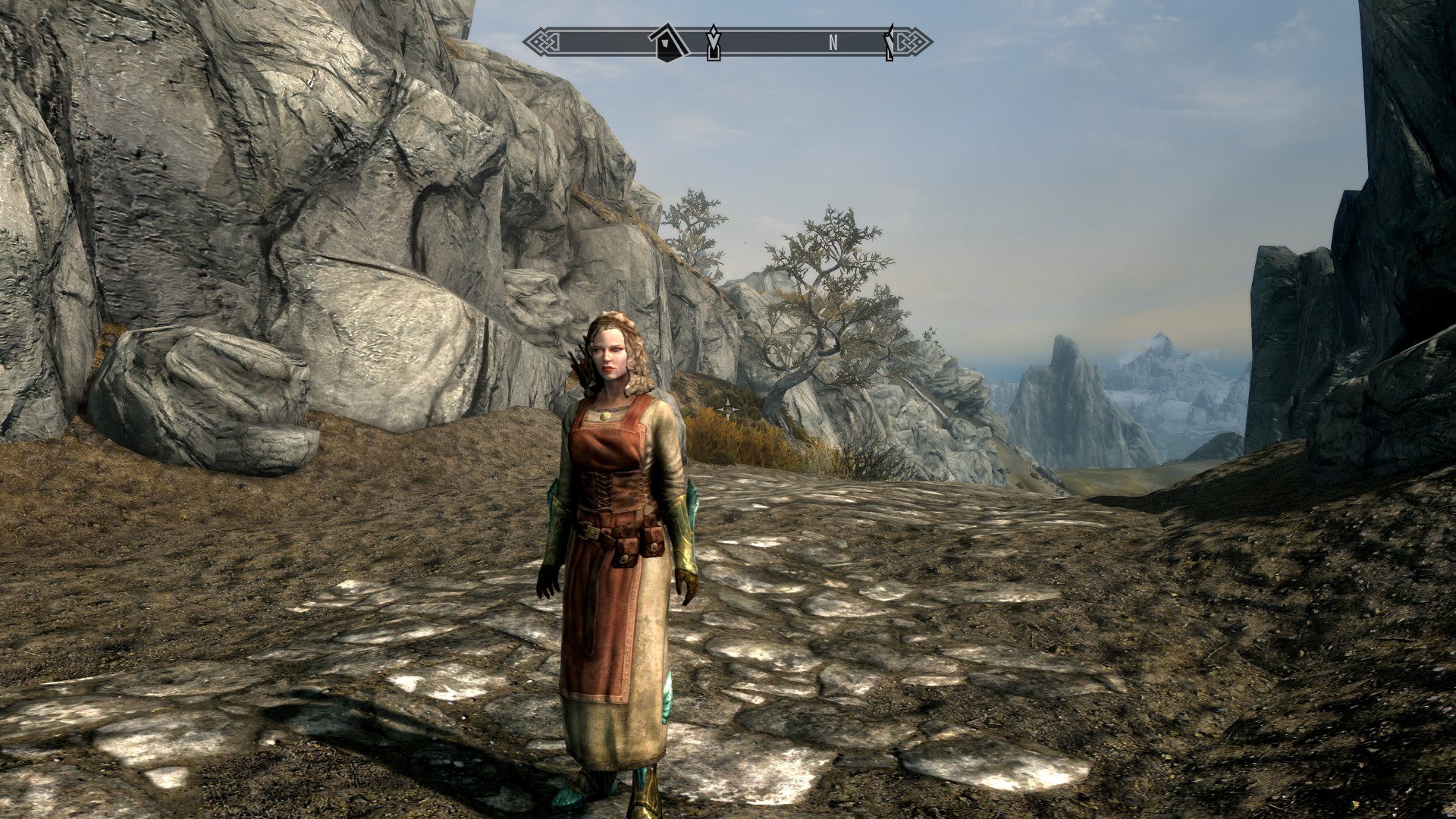Click the North letter on the compass
Screen dimensions: 1456x819
click(833, 43)
